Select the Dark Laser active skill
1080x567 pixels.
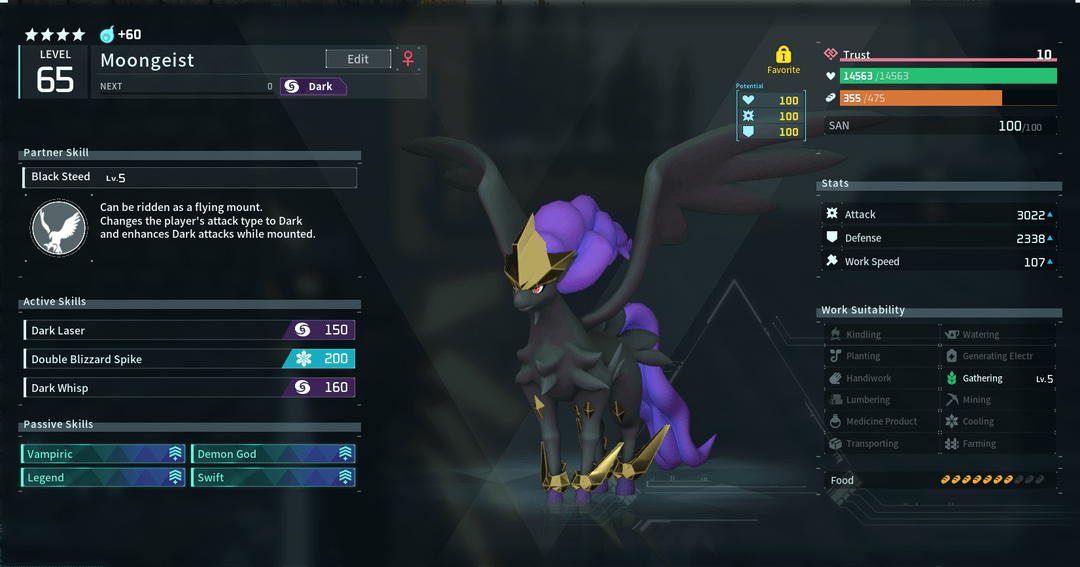pos(189,330)
